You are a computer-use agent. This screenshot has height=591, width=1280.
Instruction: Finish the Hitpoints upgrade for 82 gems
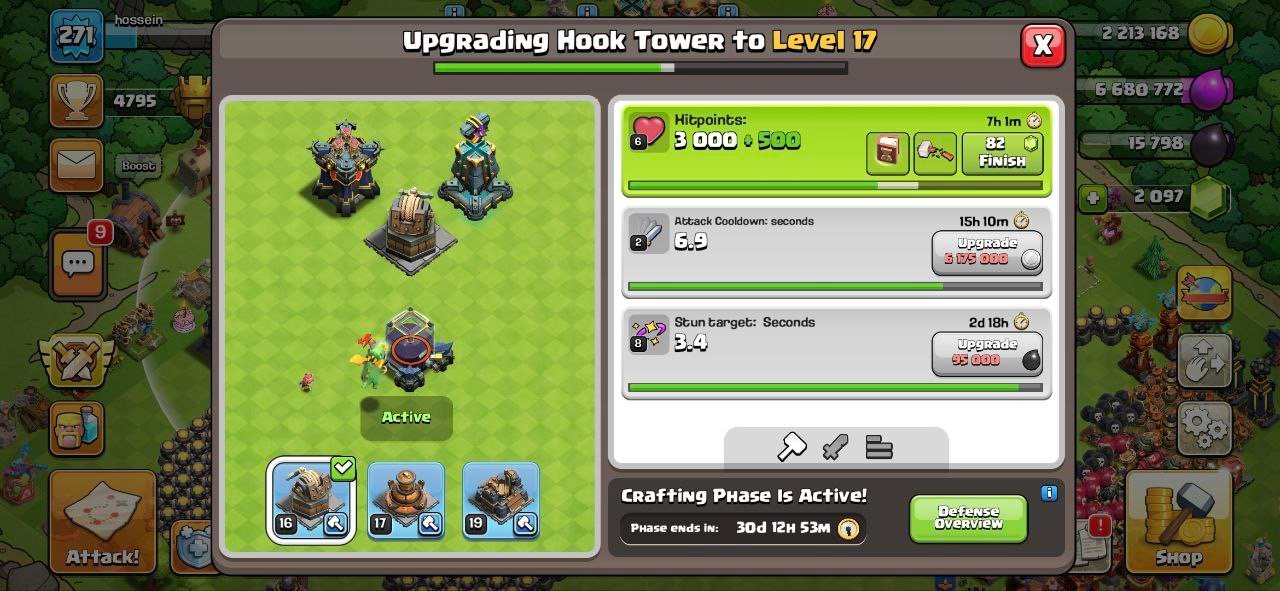click(1002, 154)
